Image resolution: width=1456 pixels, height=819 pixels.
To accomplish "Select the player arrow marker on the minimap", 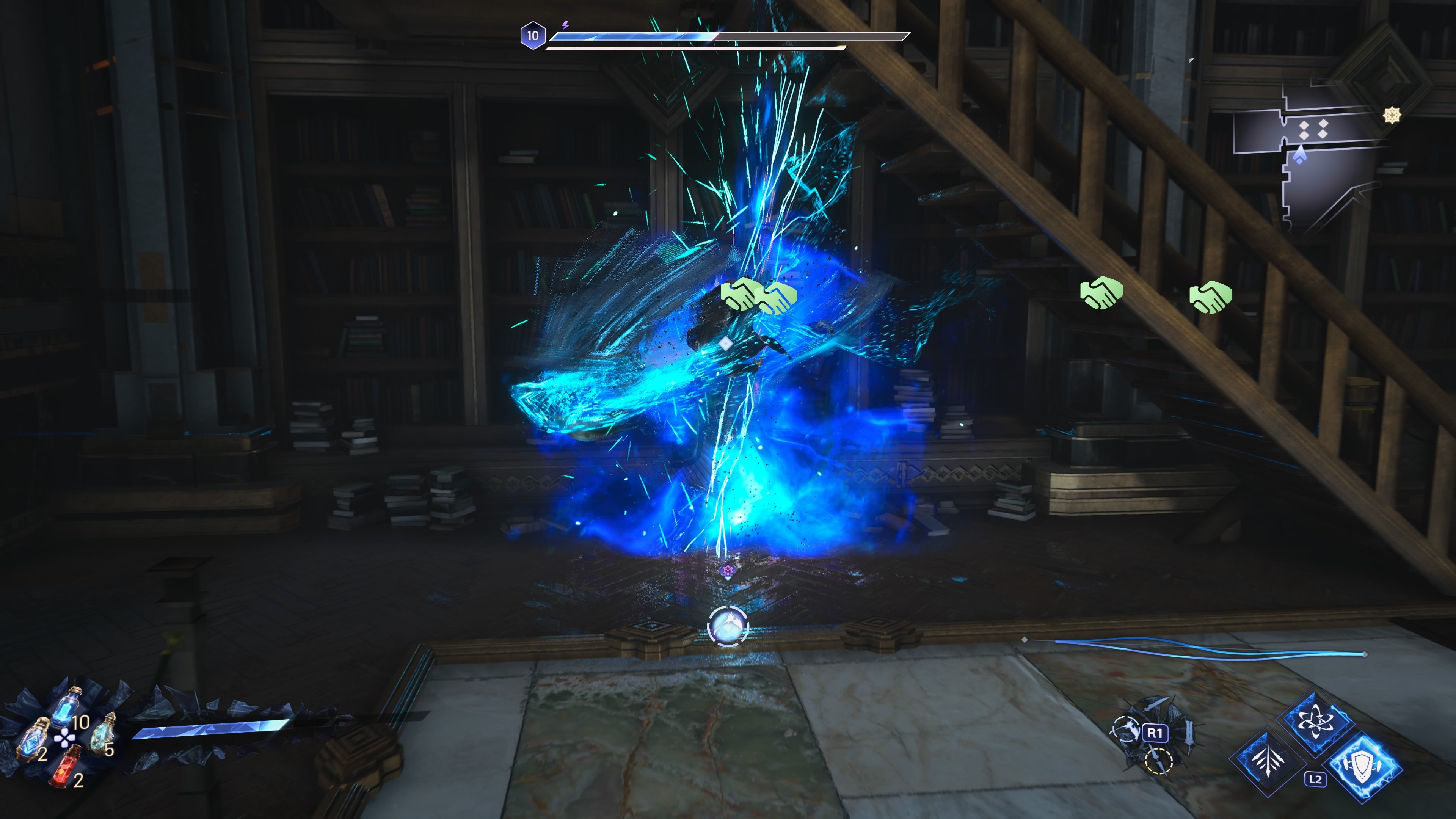I will coord(1301,154).
